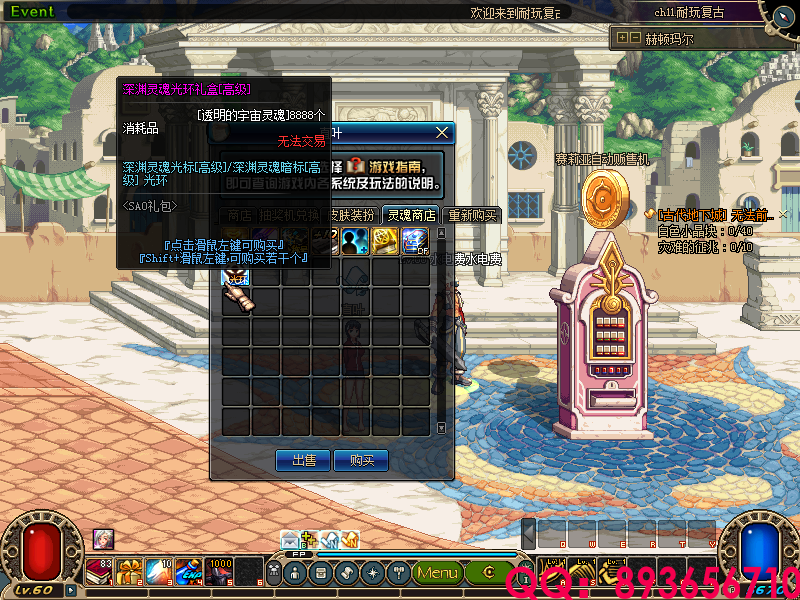Switch to the 灵魂商店 tab
This screenshot has width=800, height=600.
coord(412,215)
